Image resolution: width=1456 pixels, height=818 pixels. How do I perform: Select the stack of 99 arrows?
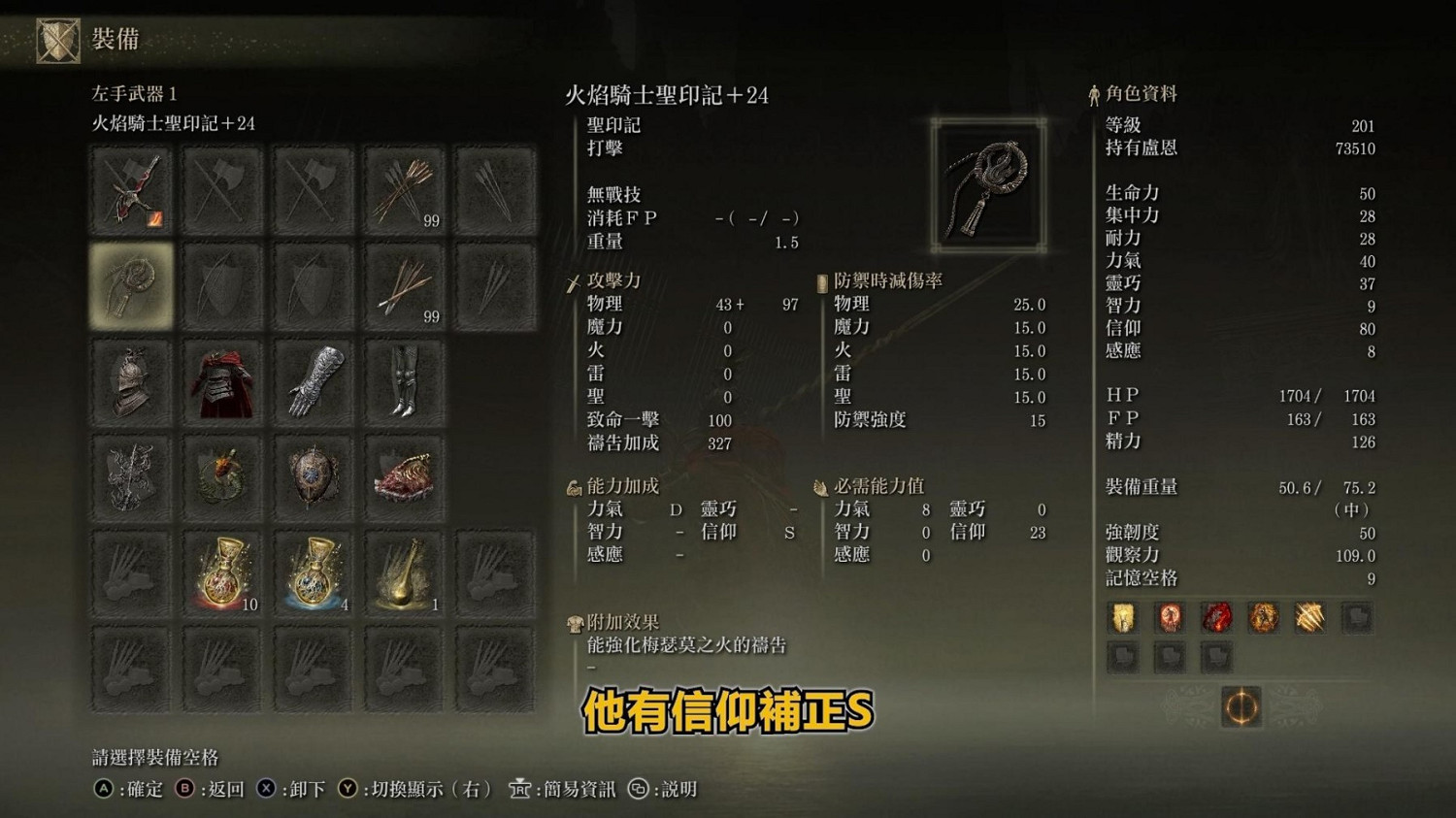point(404,190)
